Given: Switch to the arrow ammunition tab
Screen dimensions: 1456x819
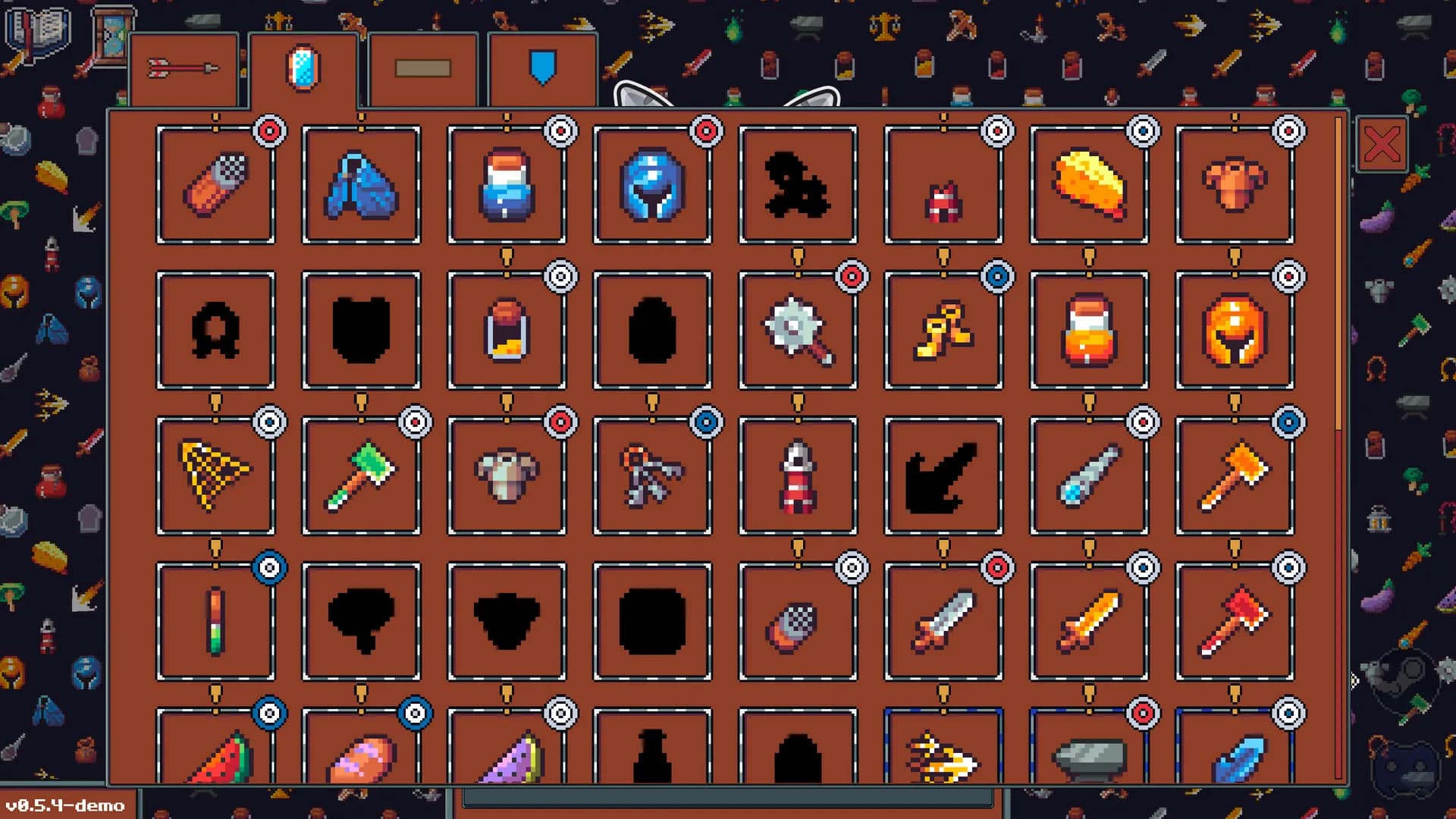Looking at the screenshot, I should [184, 68].
